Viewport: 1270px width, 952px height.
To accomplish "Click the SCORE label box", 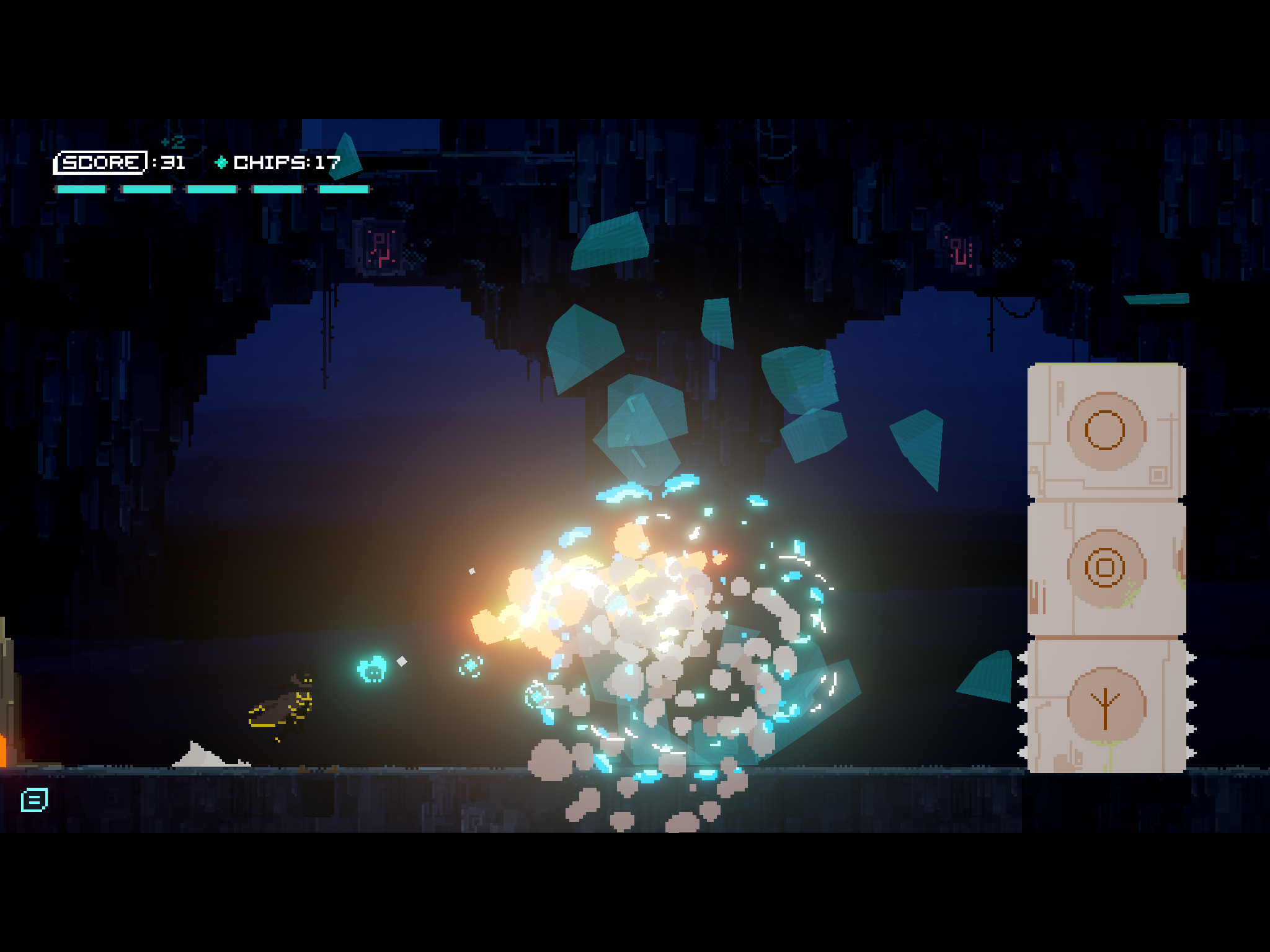I will click(102, 163).
